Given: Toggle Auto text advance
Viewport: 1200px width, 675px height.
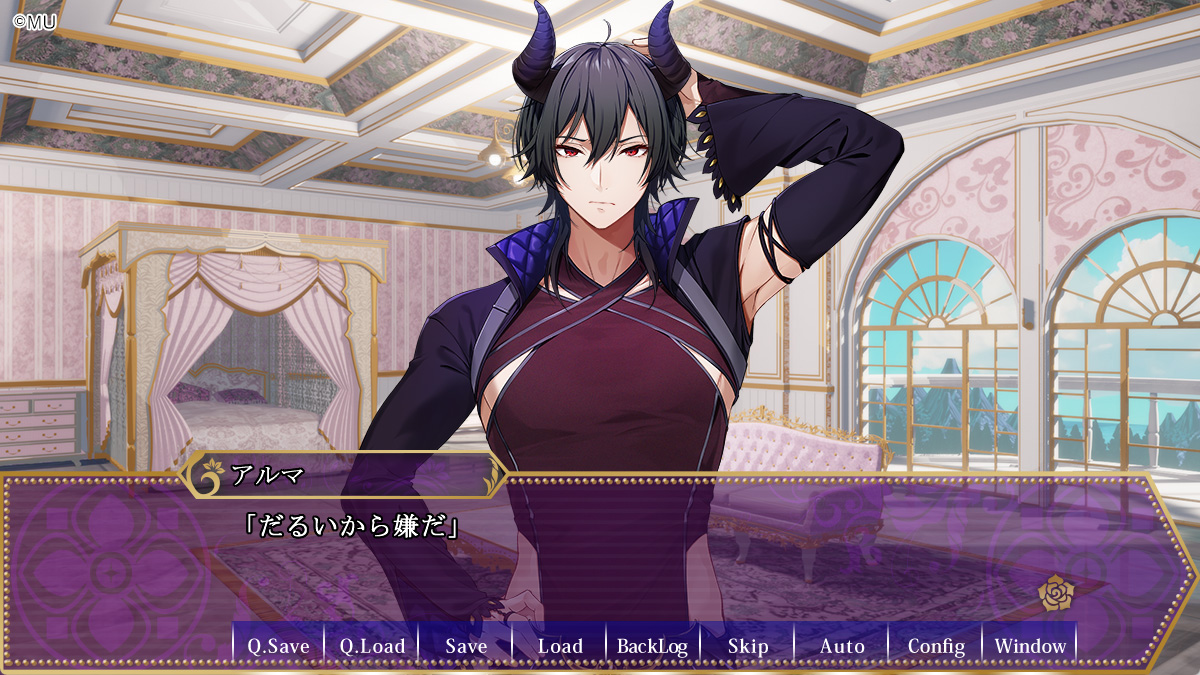Looking at the screenshot, I should (842, 646).
